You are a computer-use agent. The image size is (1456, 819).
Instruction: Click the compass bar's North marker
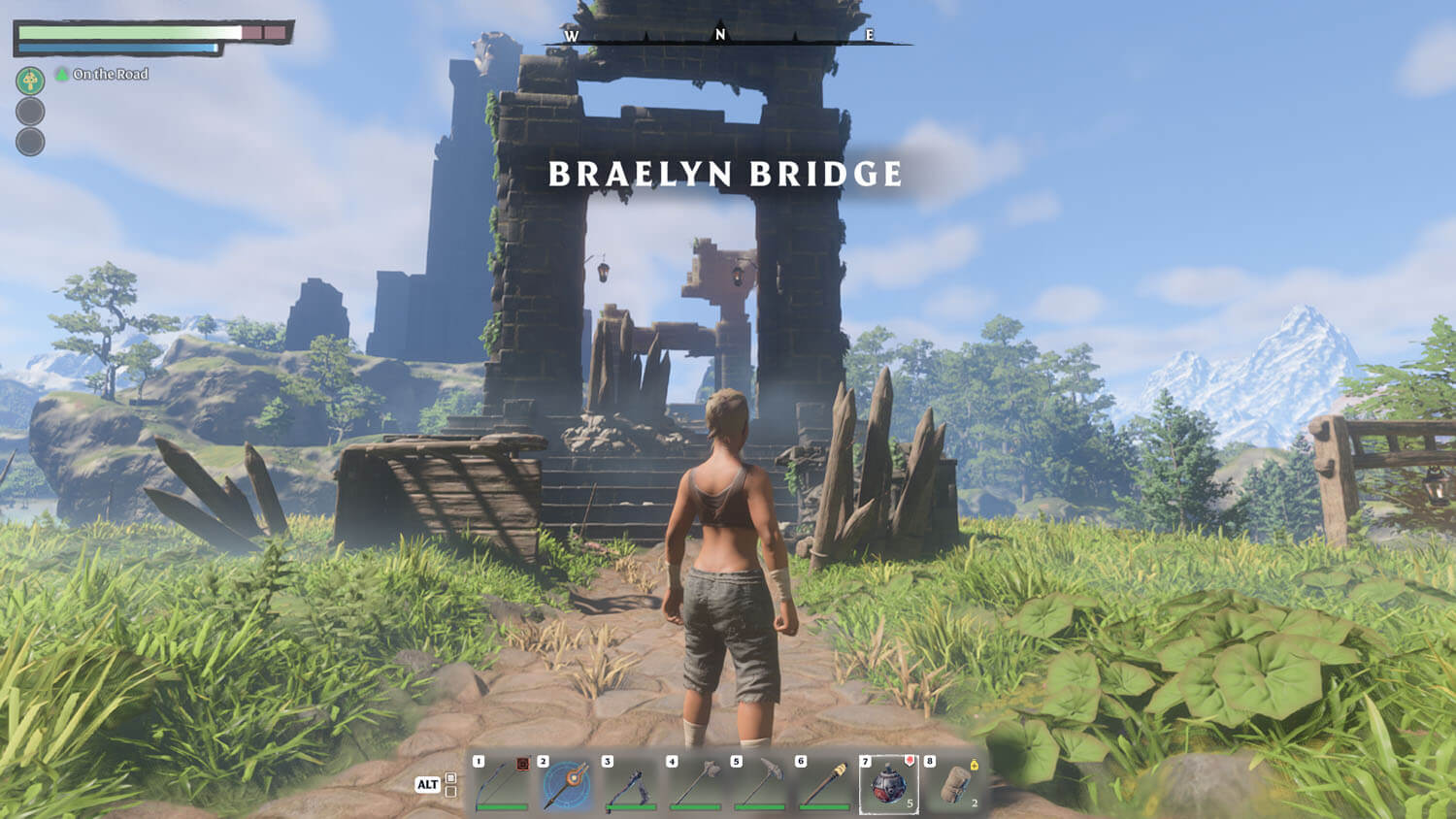720,34
